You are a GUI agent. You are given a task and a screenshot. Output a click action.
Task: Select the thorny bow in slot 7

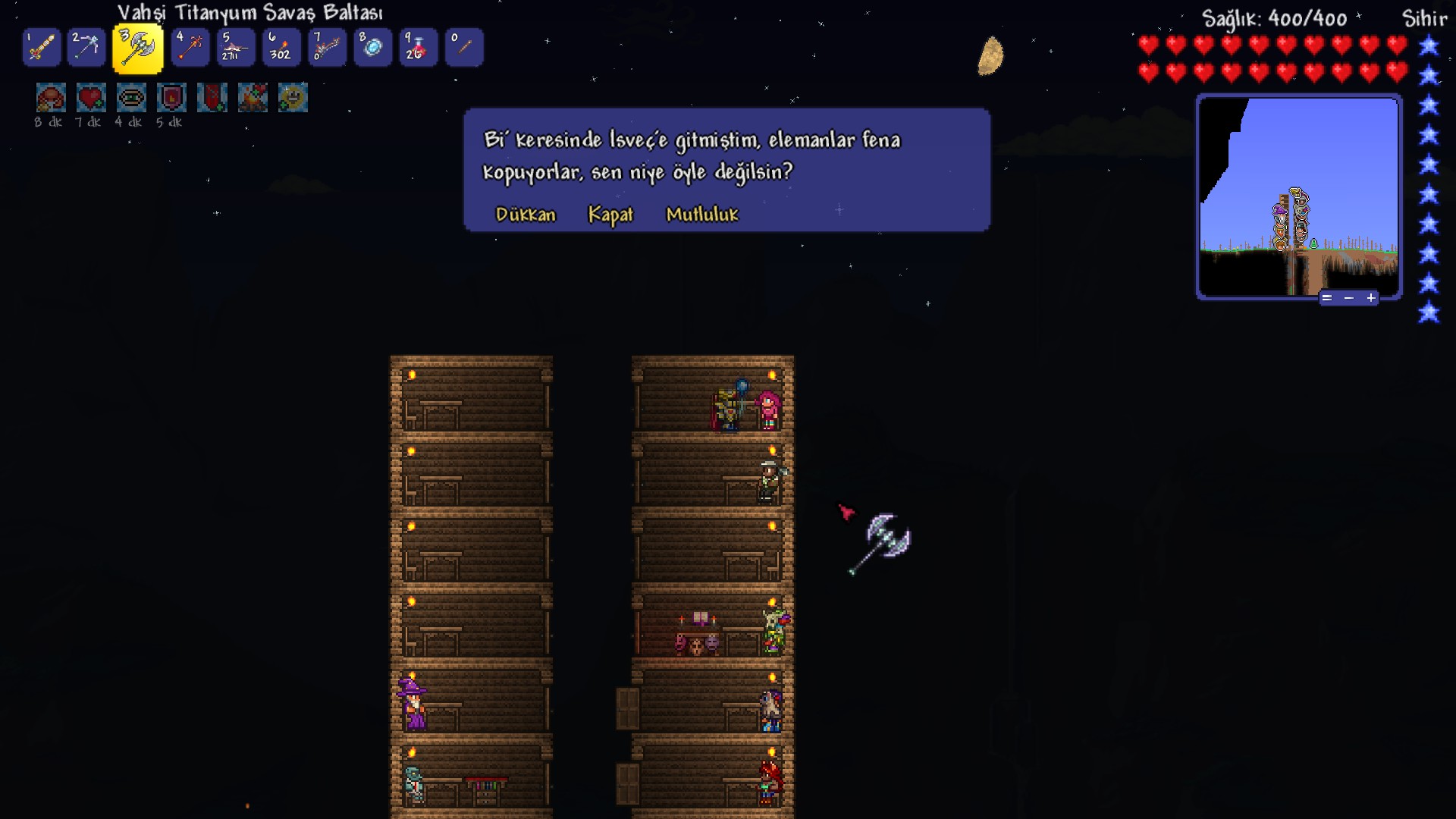pyautogui.click(x=327, y=48)
